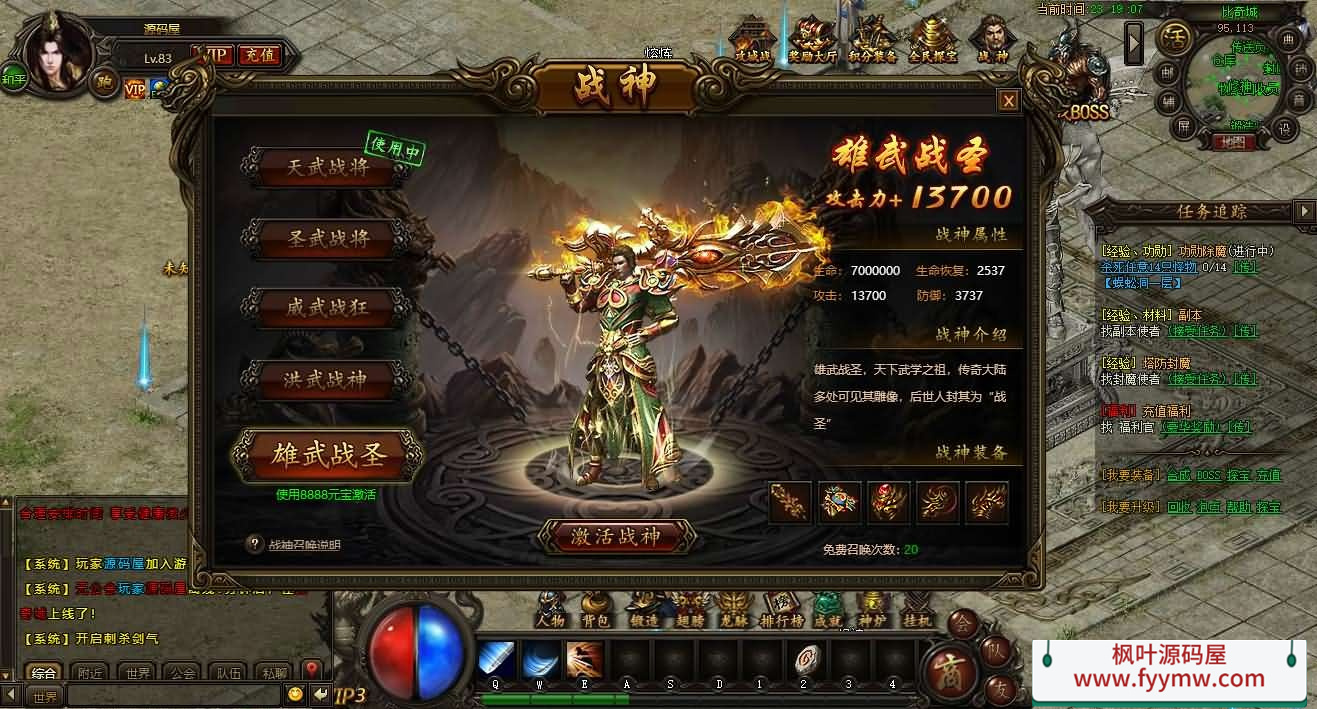Collapse the 任务追踪 quest tracker arrow

[1304, 211]
